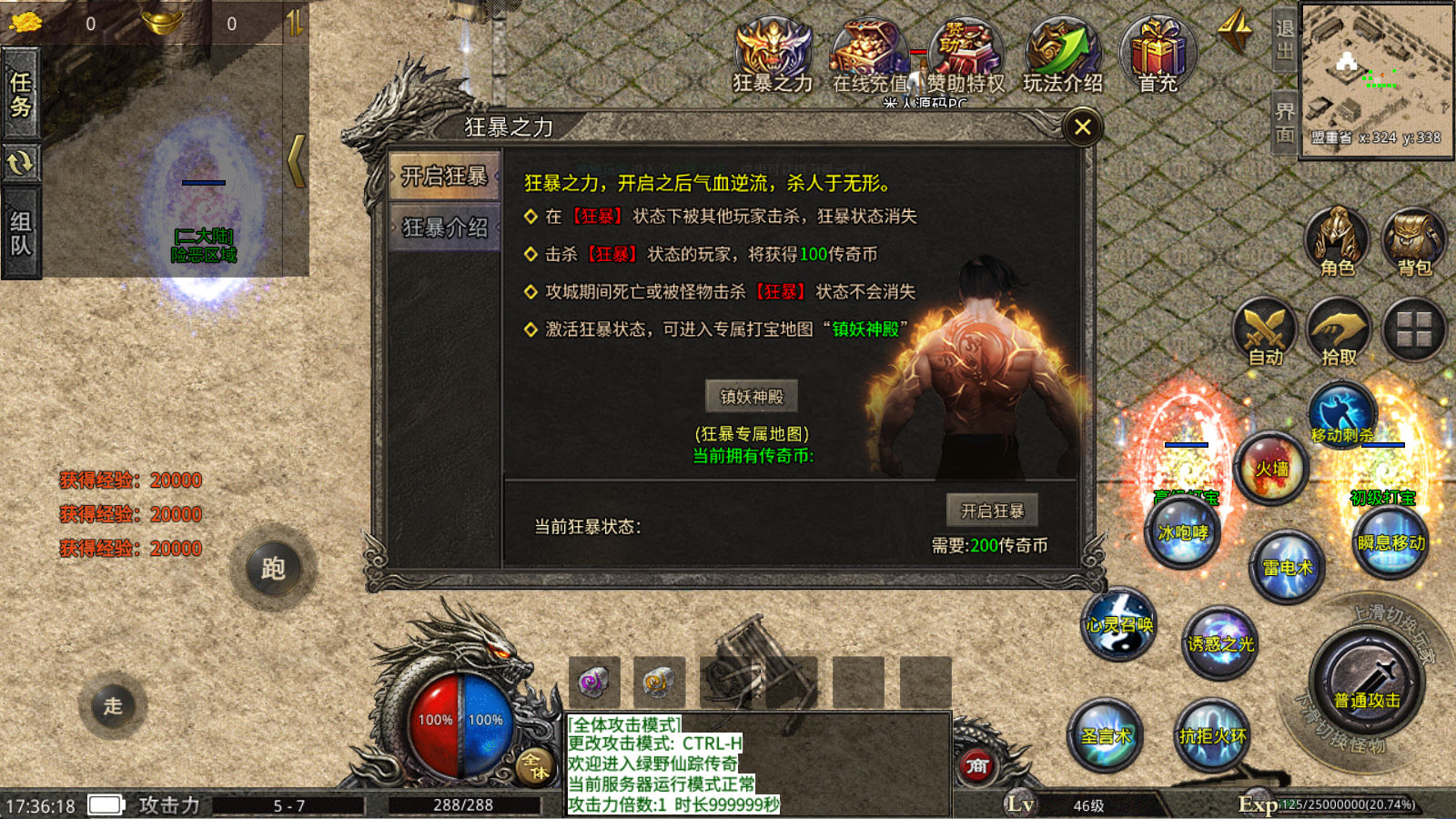Screen dimensions: 1456x819
Task: Cast the 火墙 fire wall skill
Action: coord(1271,470)
